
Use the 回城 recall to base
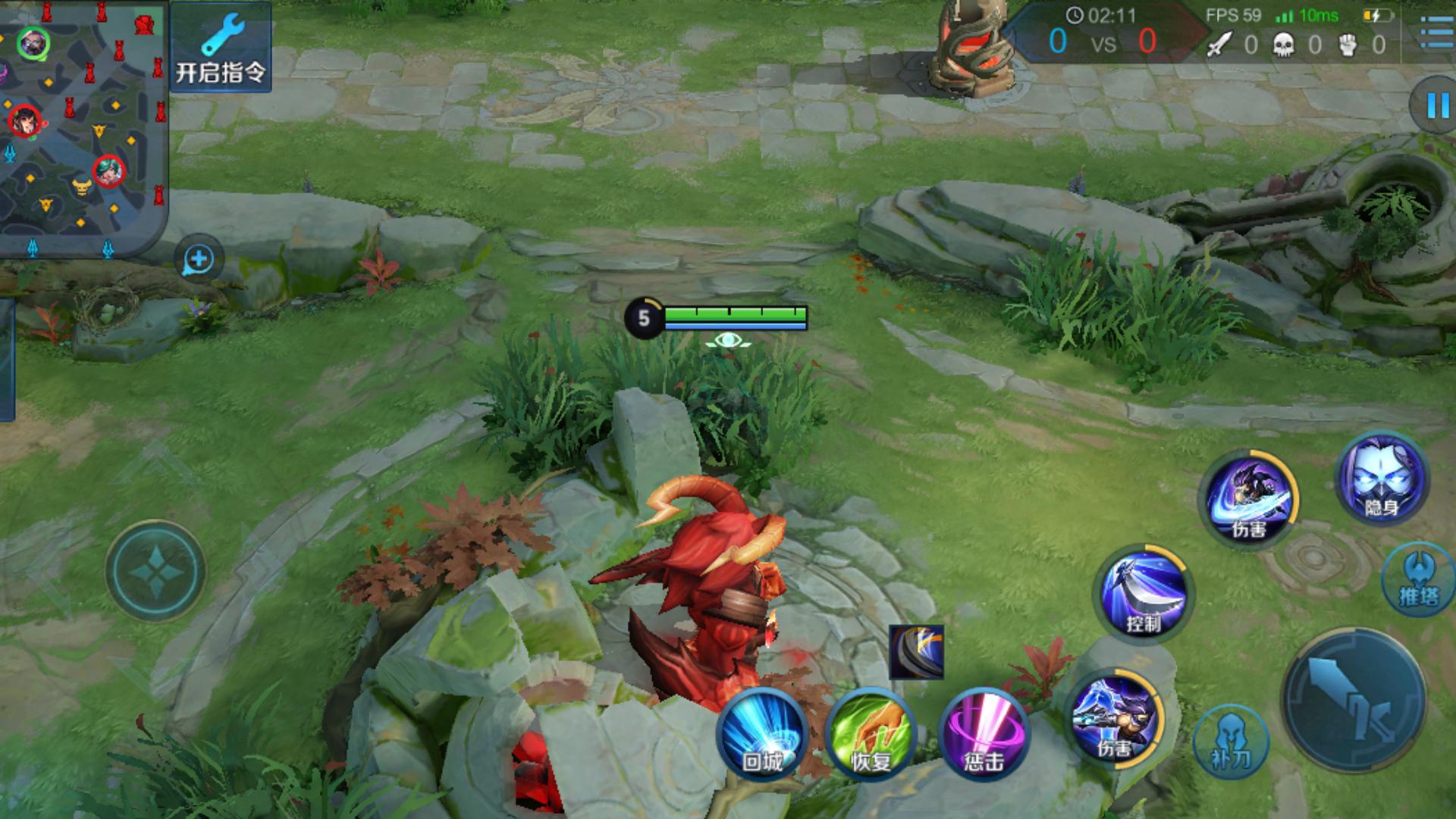[x=762, y=734]
